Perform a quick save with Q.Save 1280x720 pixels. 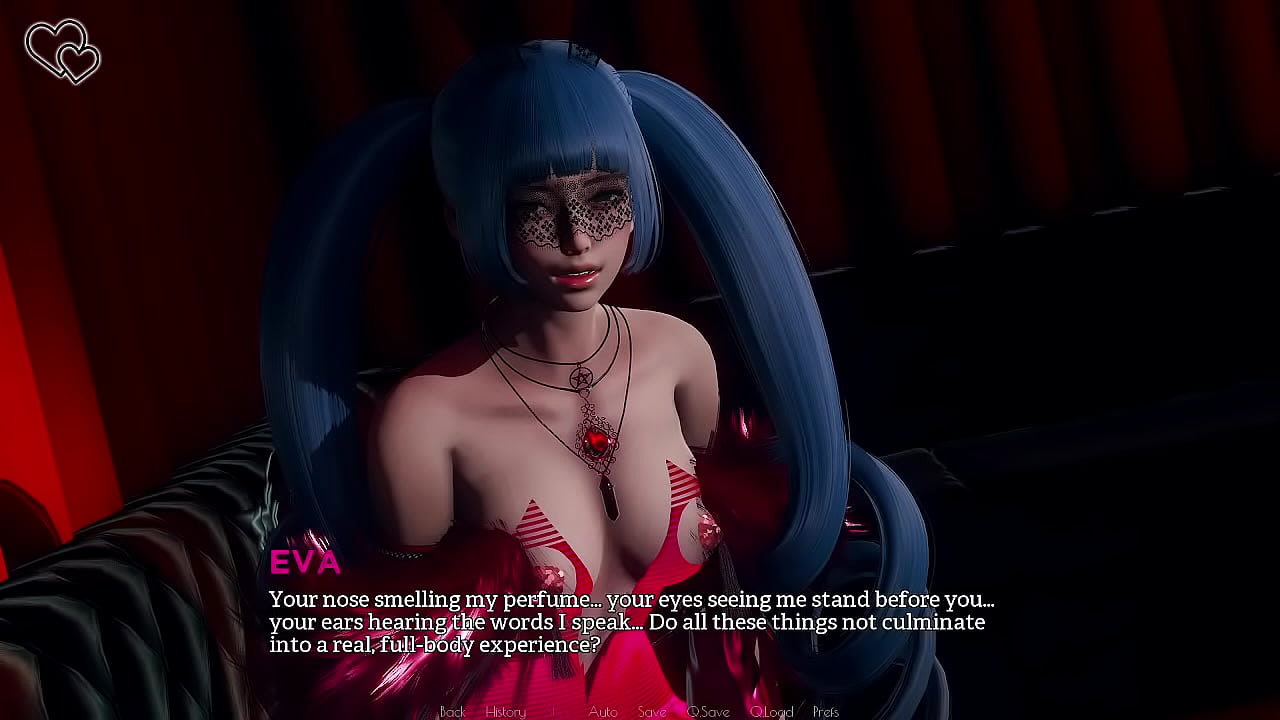[x=709, y=712]
